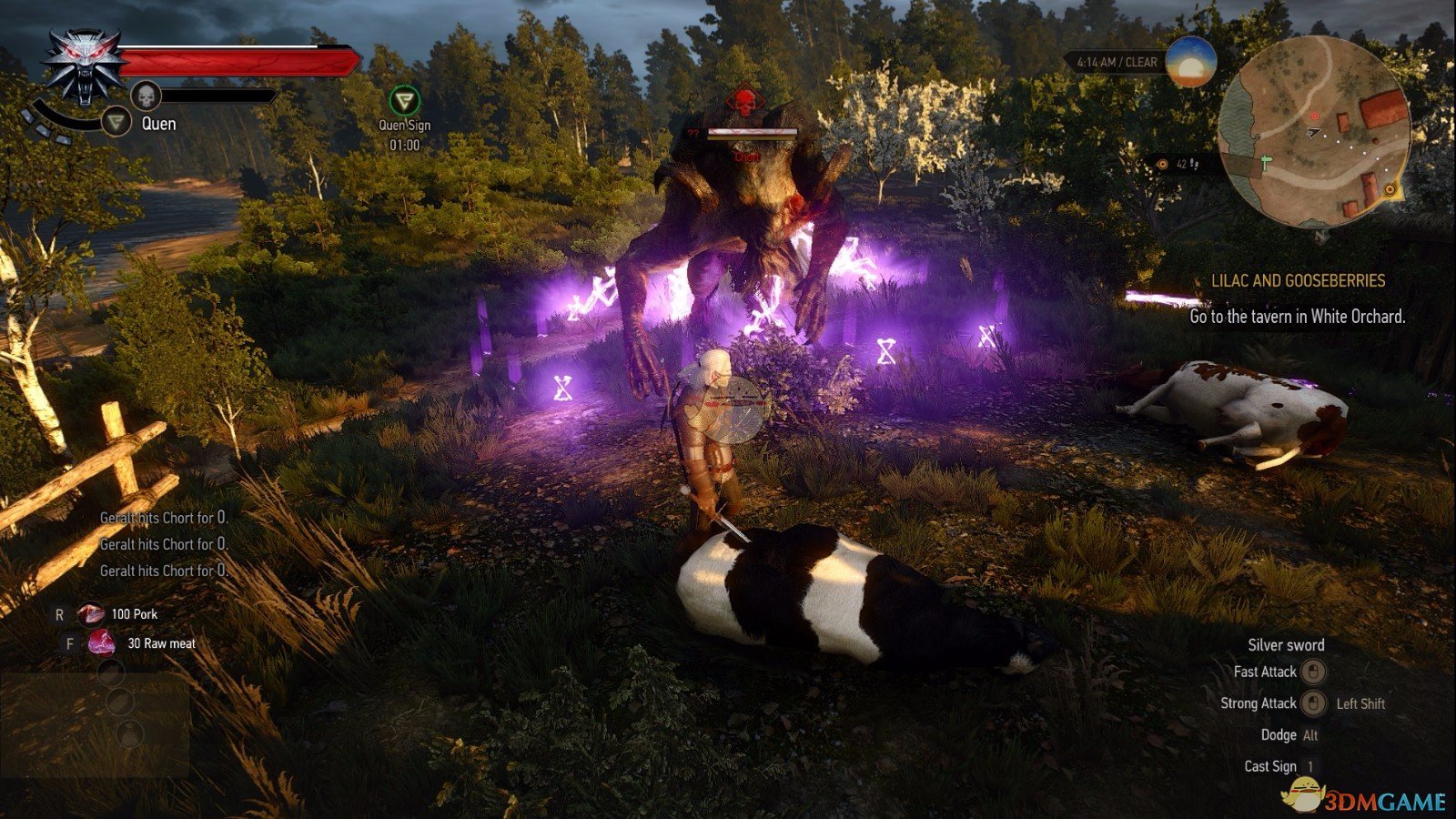Click the red quest marker on the minimap
This screenshot has height=819, width=1456.
click(1313, 116)
